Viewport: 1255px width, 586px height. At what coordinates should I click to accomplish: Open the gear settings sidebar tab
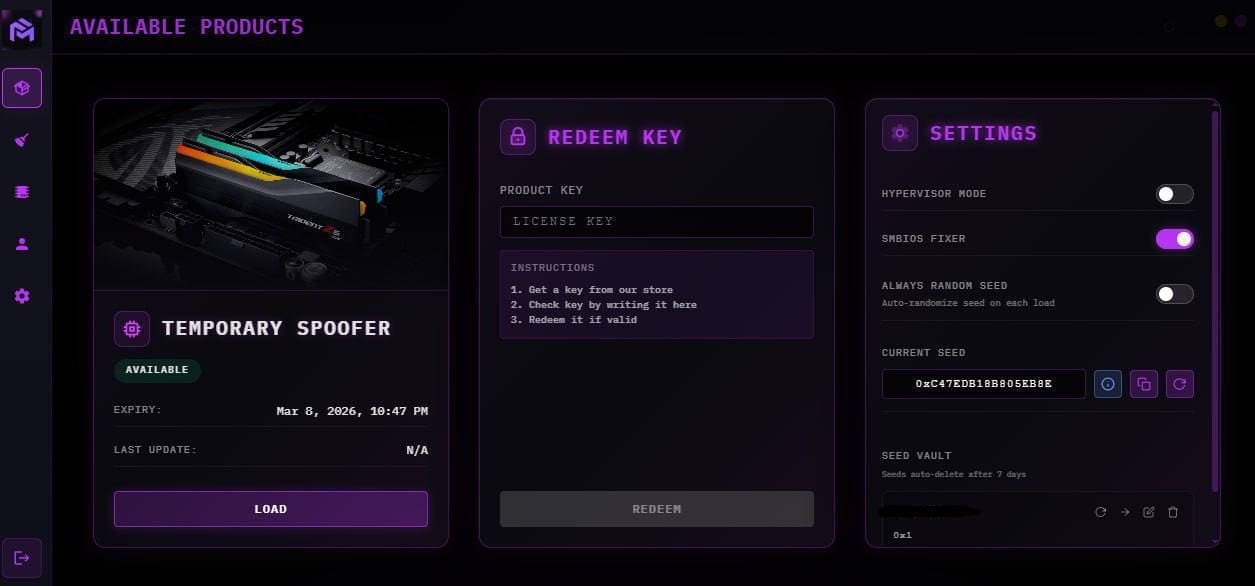coord(22,296)
